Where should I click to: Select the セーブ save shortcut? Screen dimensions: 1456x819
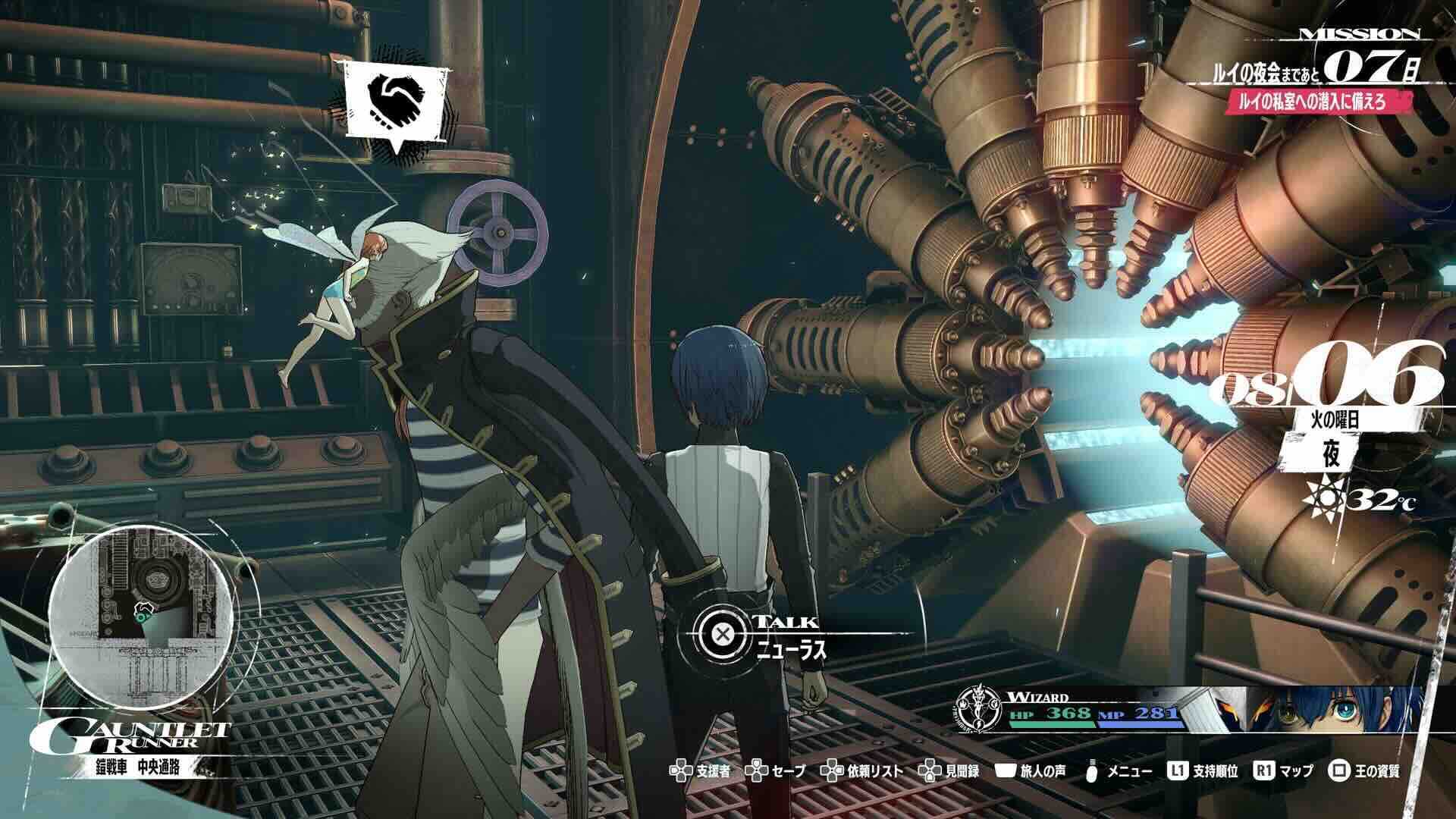tap(777, 771)
